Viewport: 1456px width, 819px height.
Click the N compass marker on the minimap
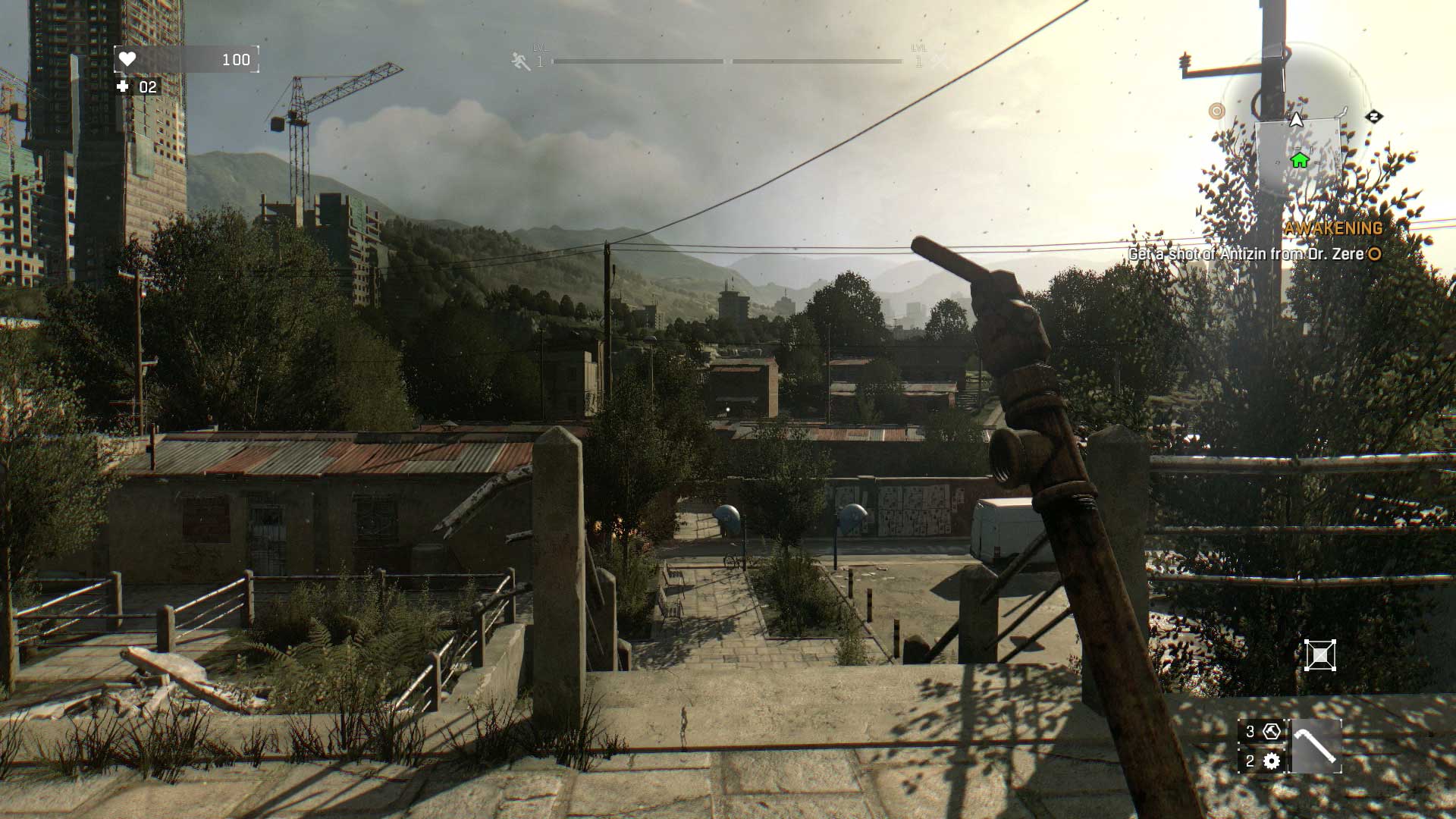coord(1374,117)
